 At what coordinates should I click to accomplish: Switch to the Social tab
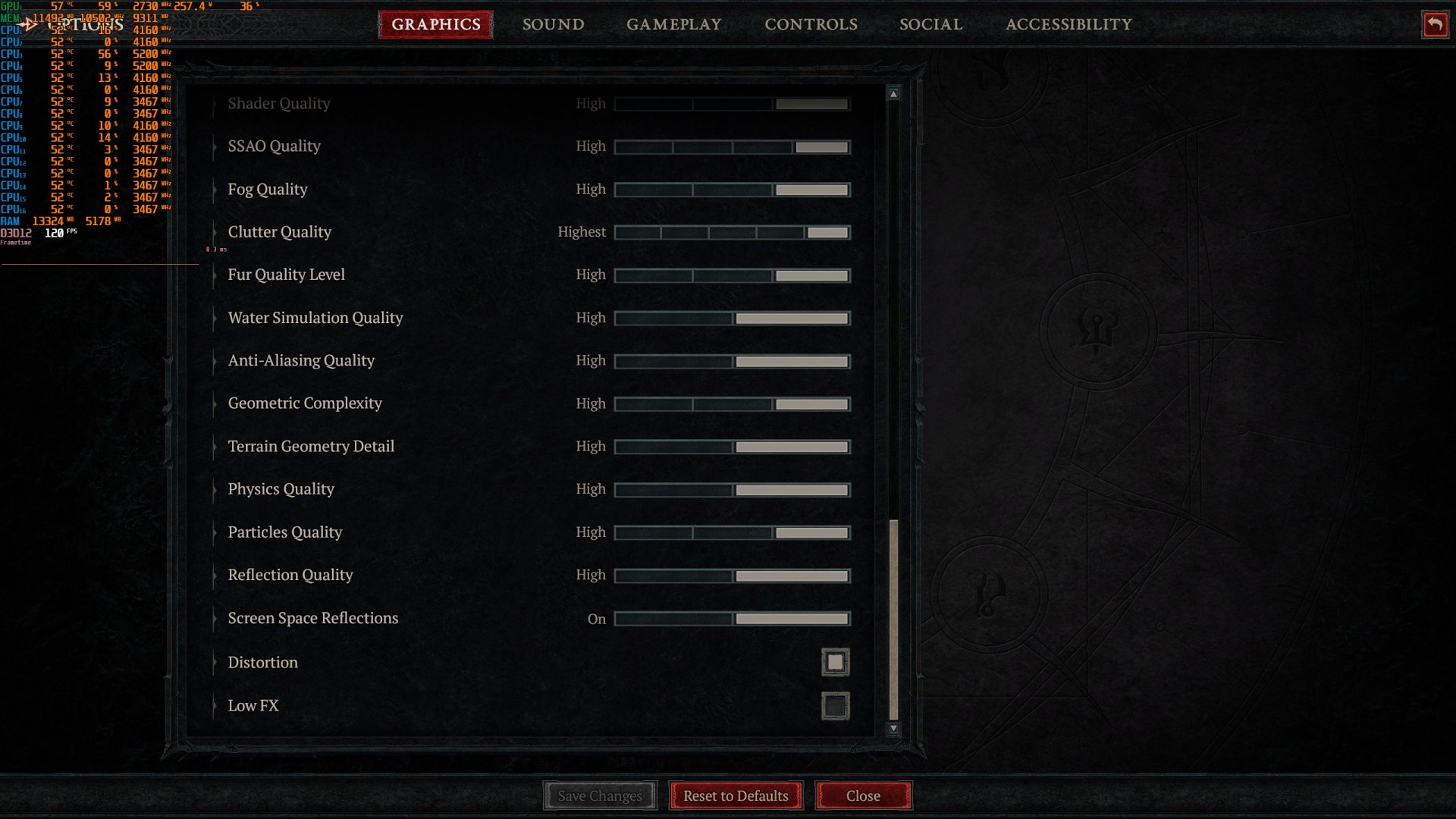930,24
